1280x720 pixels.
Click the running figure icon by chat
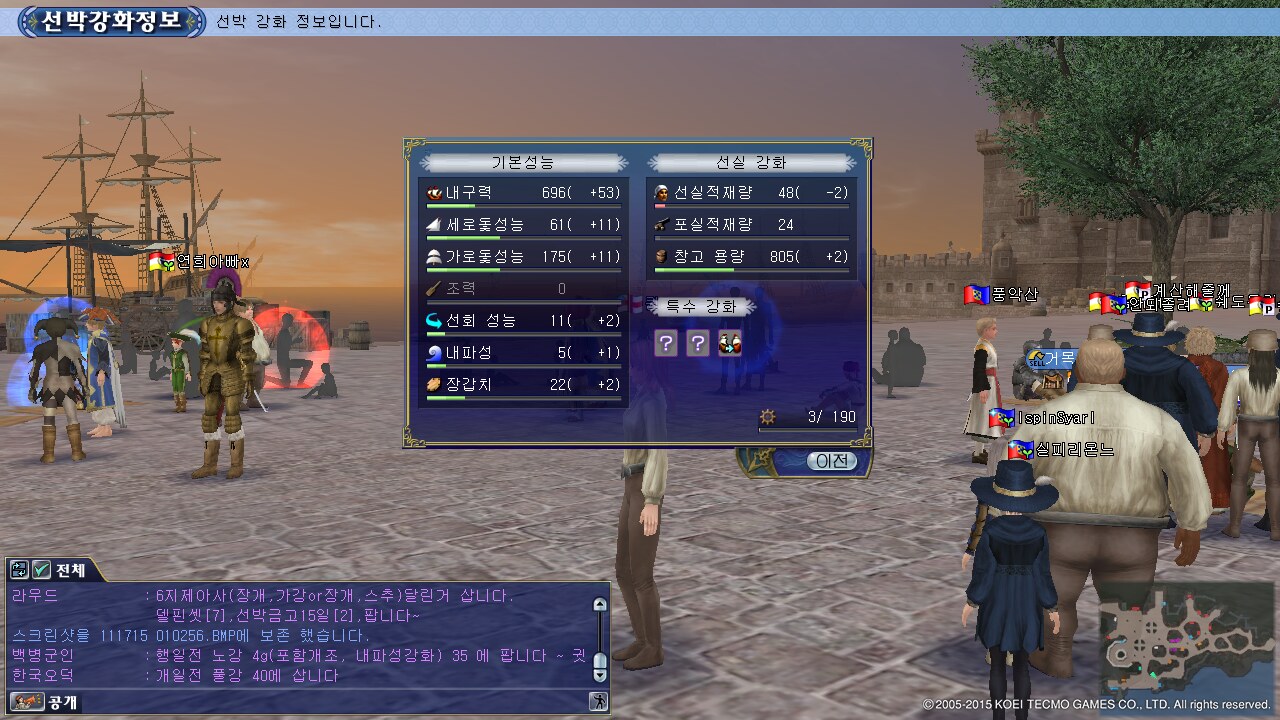[x=598, y=702]
